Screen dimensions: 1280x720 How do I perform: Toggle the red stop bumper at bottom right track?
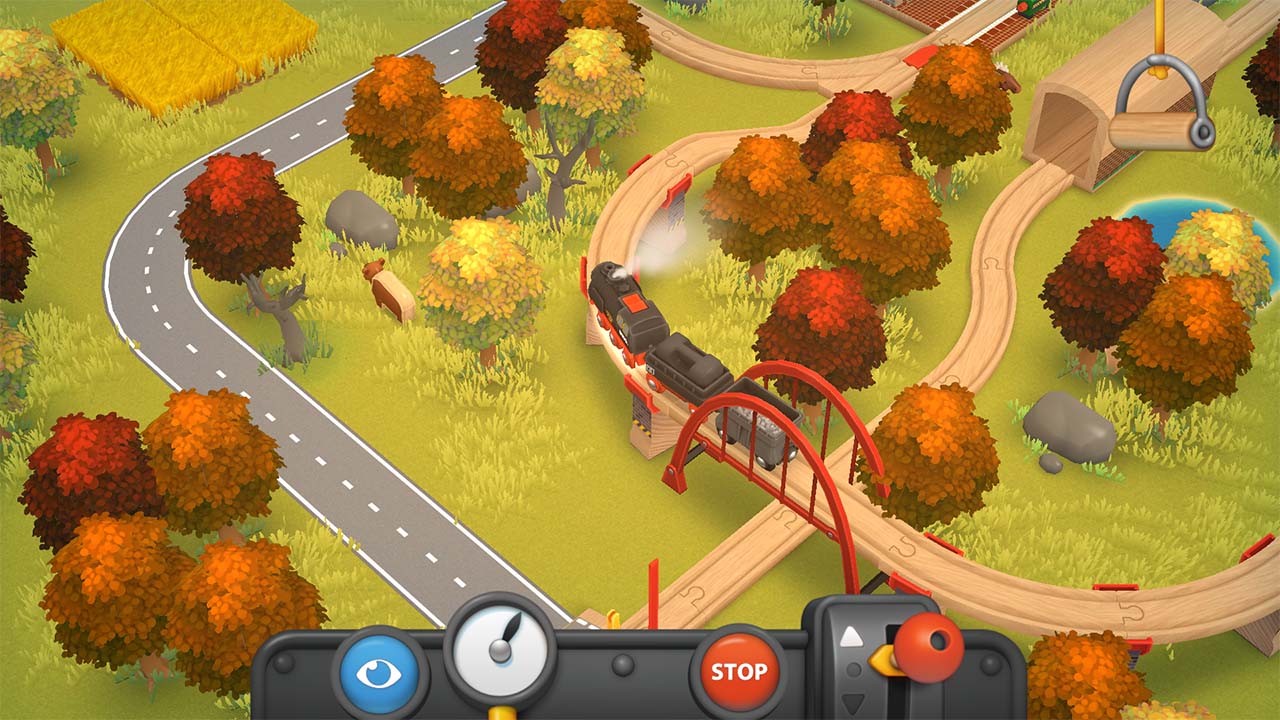(1140, 644)
